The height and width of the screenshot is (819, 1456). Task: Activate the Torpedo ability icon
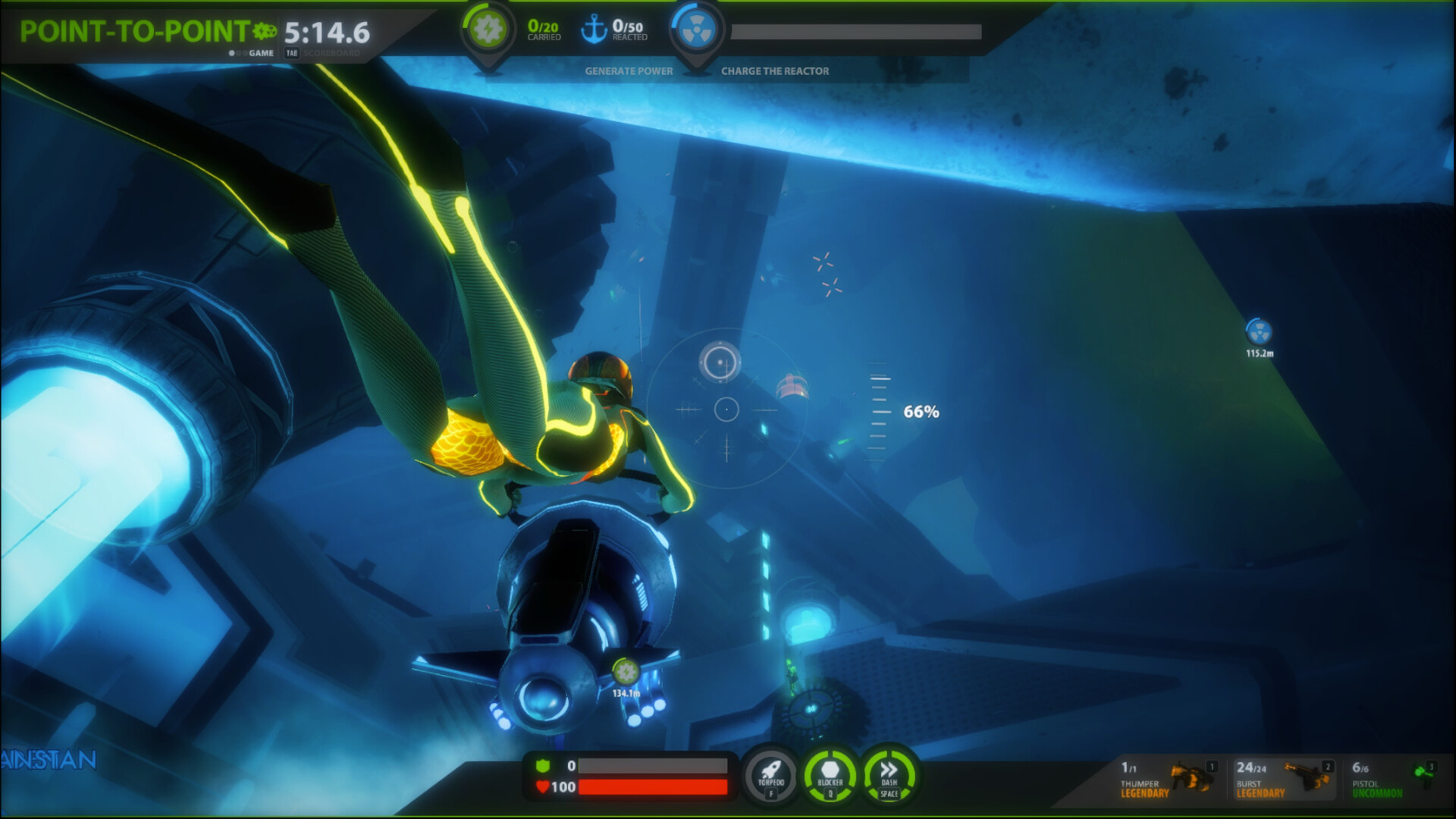[x=769, y=777]
